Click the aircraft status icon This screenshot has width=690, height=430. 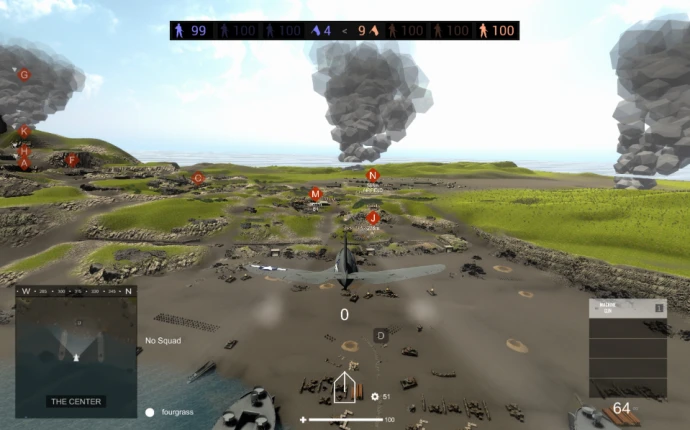(x=345, y=387)
